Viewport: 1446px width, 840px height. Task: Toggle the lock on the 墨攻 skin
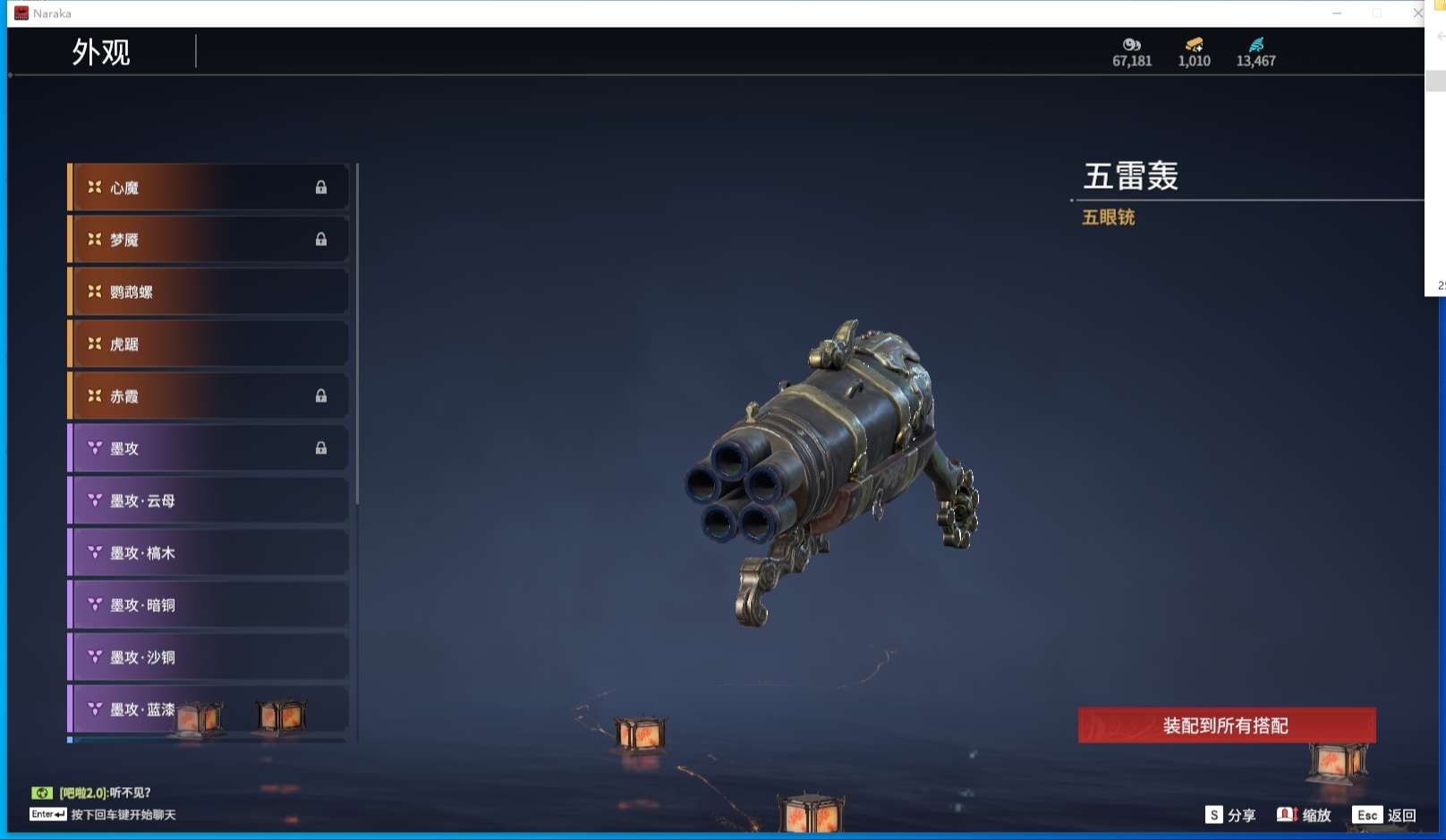[321, 447]
